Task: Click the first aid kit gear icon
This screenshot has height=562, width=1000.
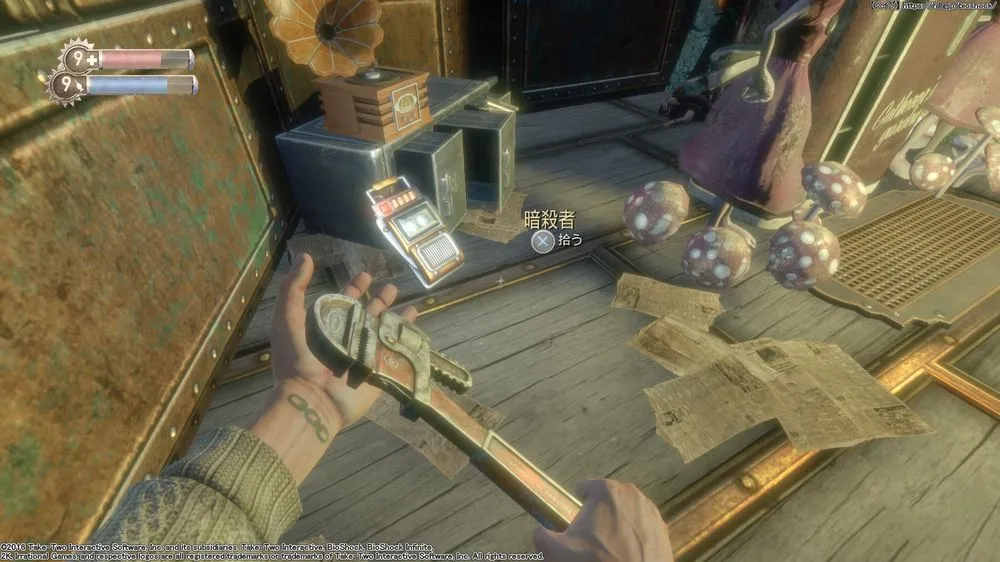Action: click(x=78, y=57)
